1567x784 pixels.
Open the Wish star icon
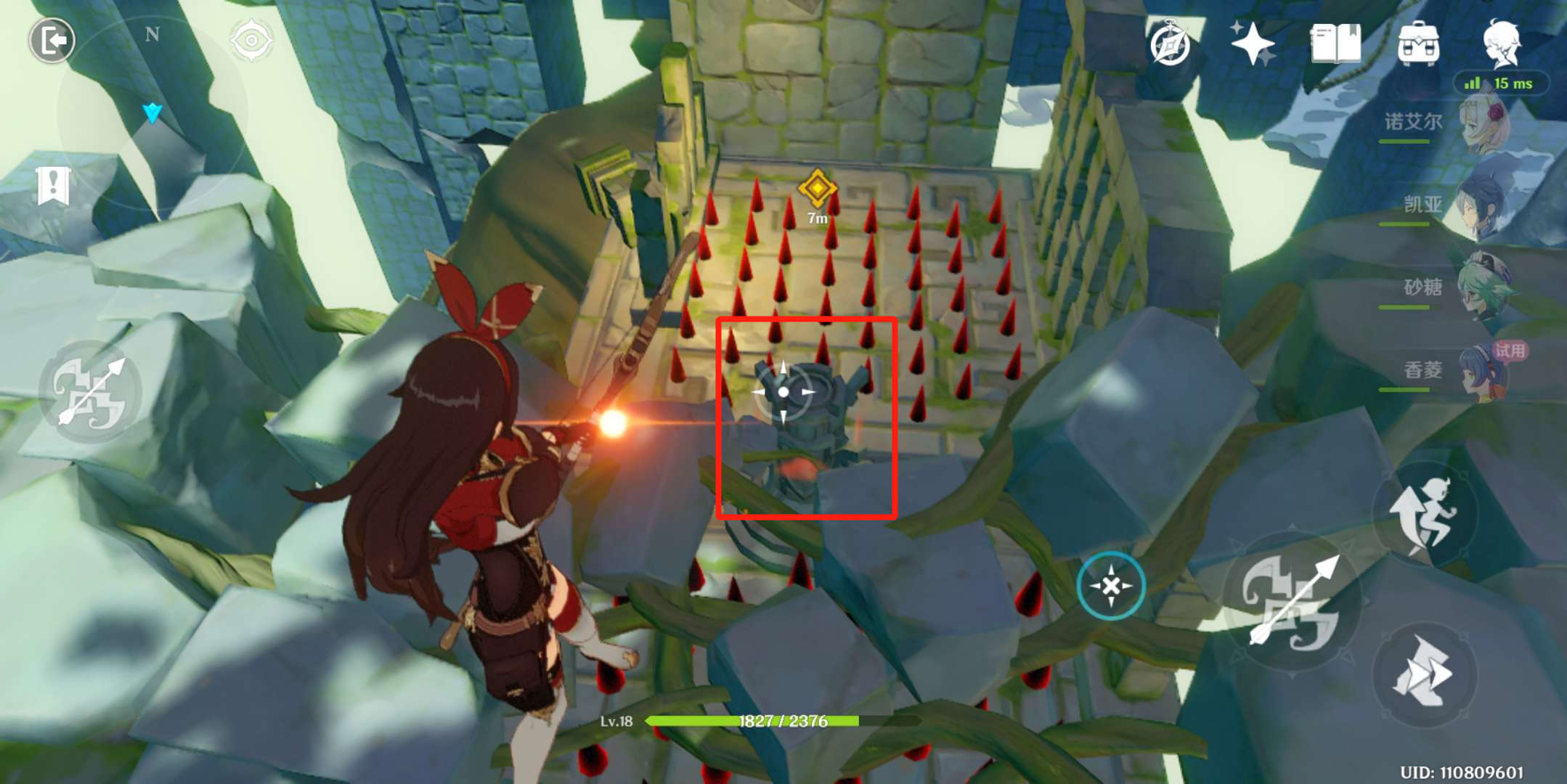pyautogui.click(x=1252, y=44)
